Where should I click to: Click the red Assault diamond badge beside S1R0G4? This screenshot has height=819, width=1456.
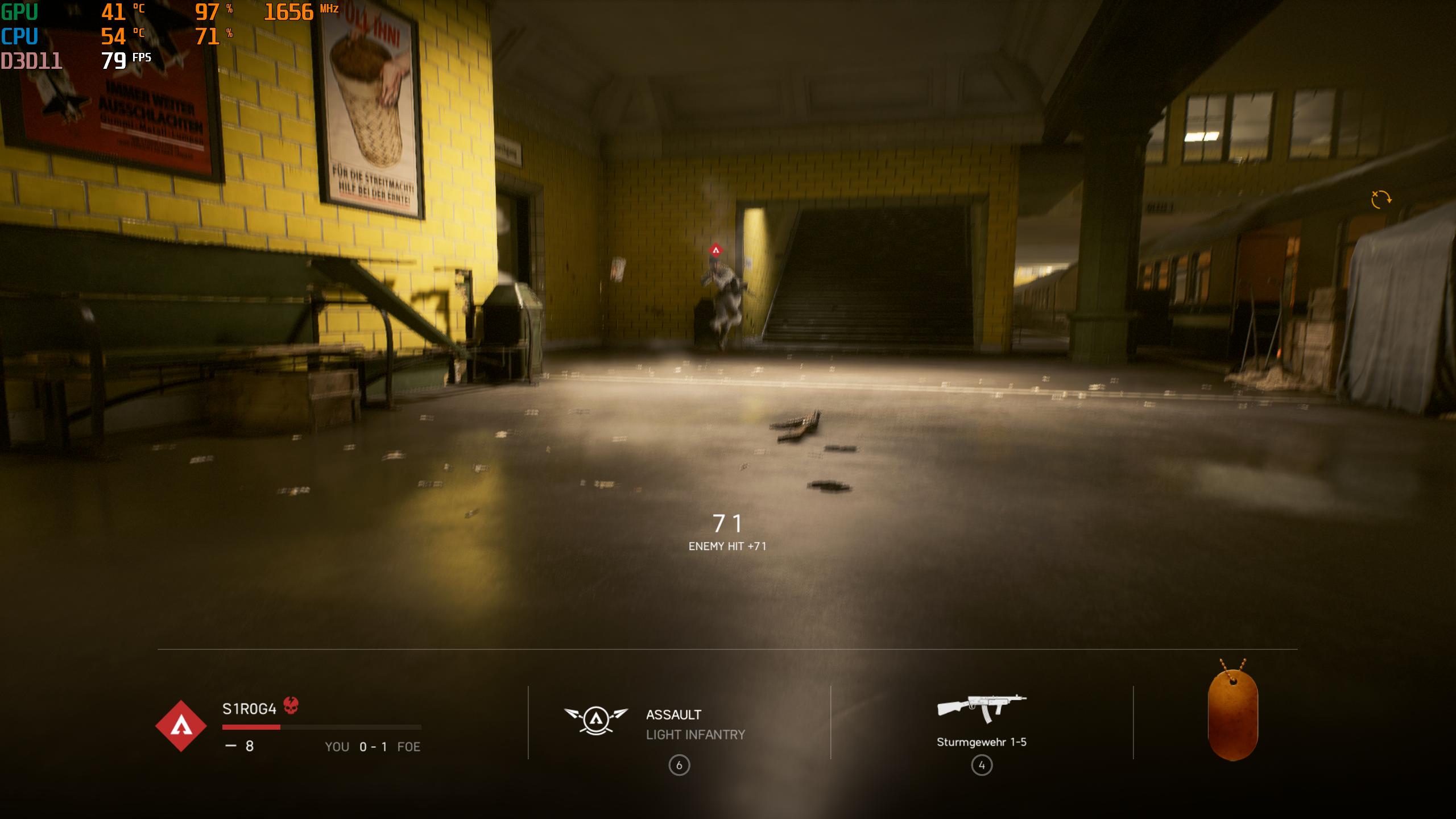(x=181, y=726)
